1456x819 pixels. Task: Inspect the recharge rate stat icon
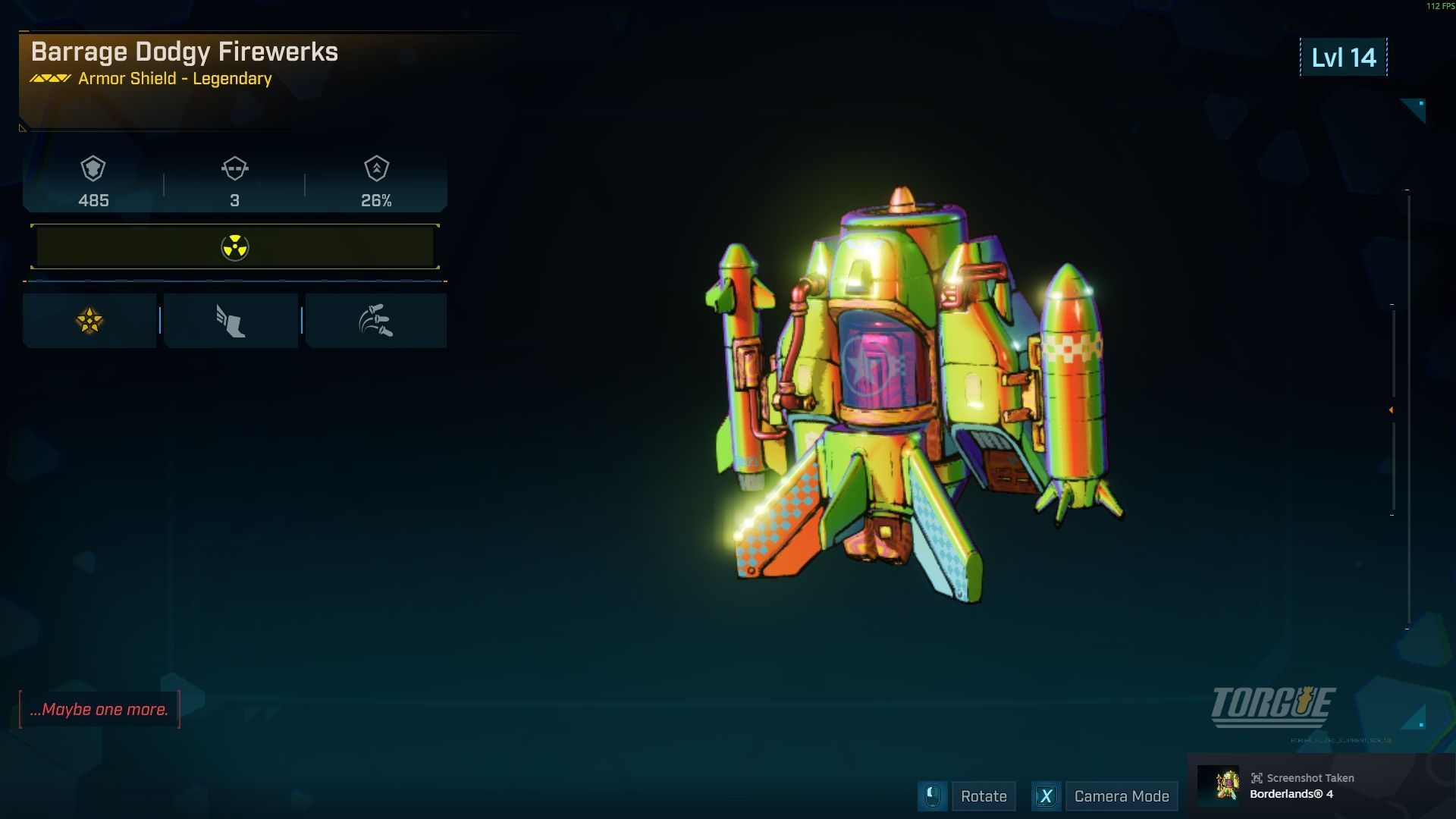click(376, 168)
